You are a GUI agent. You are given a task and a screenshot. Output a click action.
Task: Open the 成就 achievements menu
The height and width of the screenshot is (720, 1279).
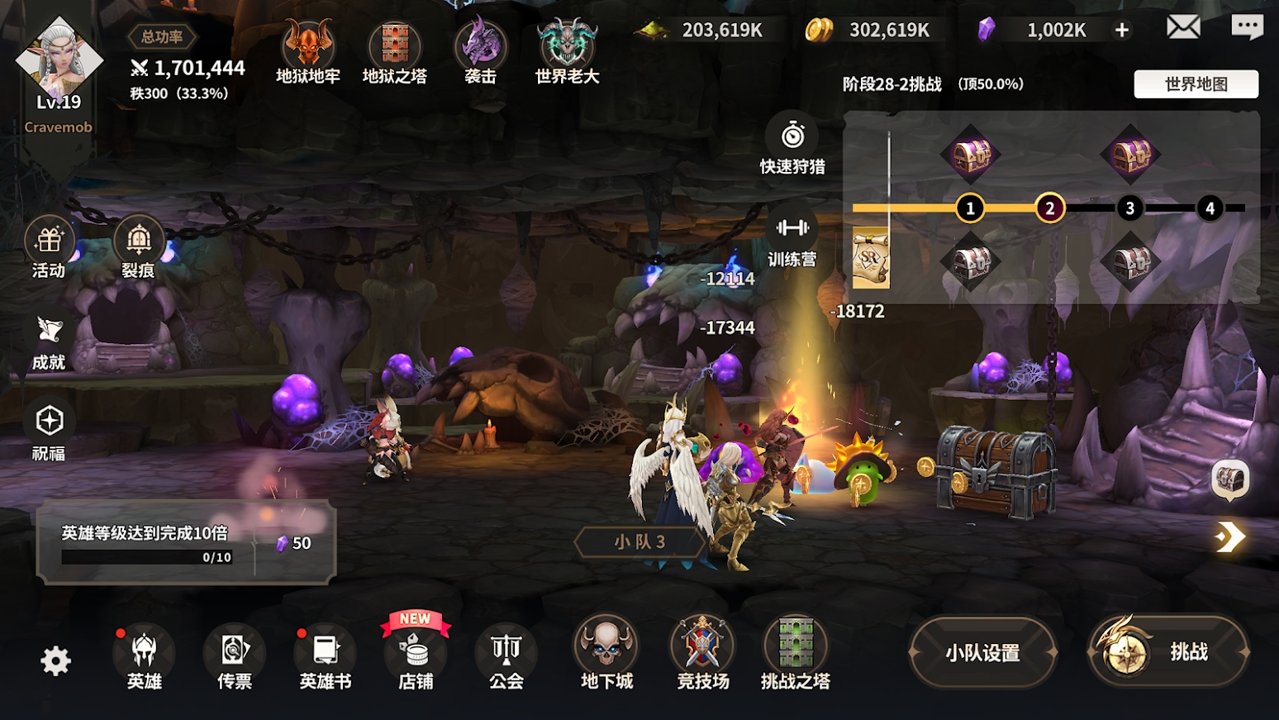coord(49,340)
